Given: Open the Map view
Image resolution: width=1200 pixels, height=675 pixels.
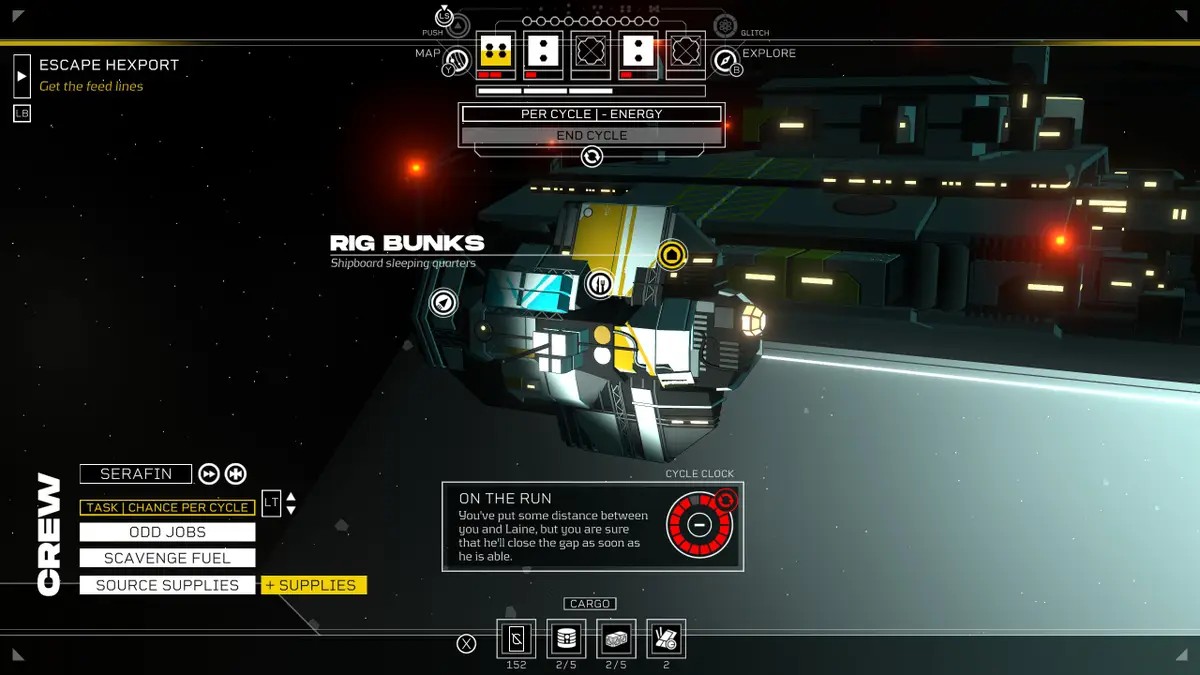Looking at the screenshot, I should click(x=456, y=61).
